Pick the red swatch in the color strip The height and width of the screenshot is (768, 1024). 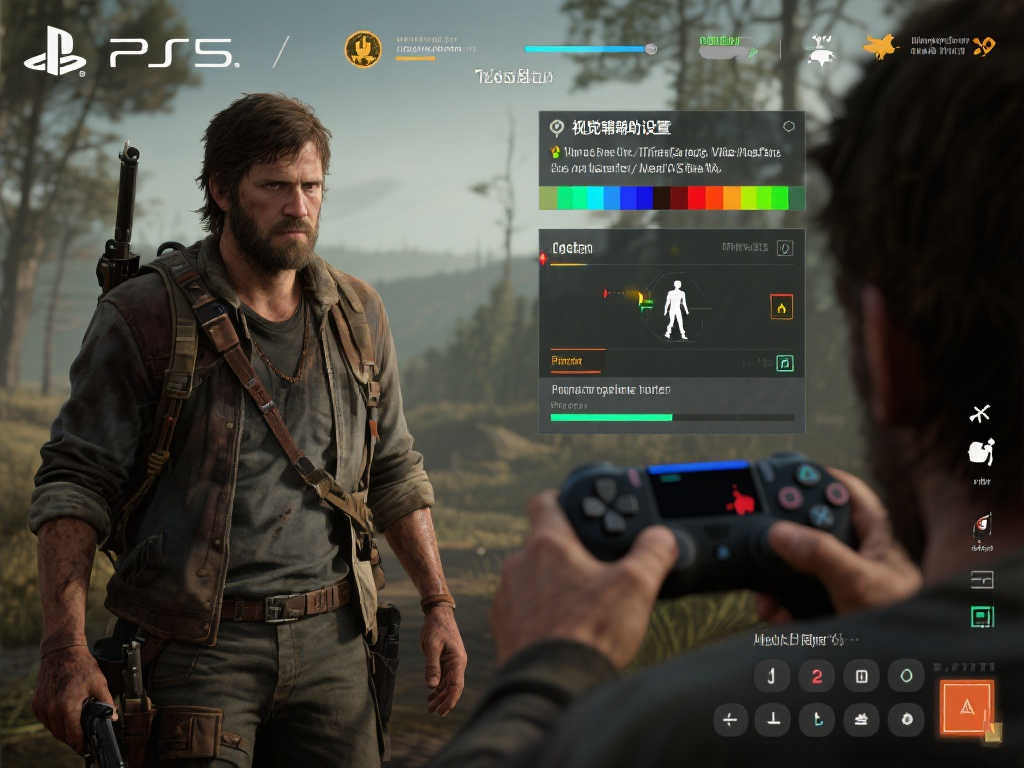click(x=696, y=198)
